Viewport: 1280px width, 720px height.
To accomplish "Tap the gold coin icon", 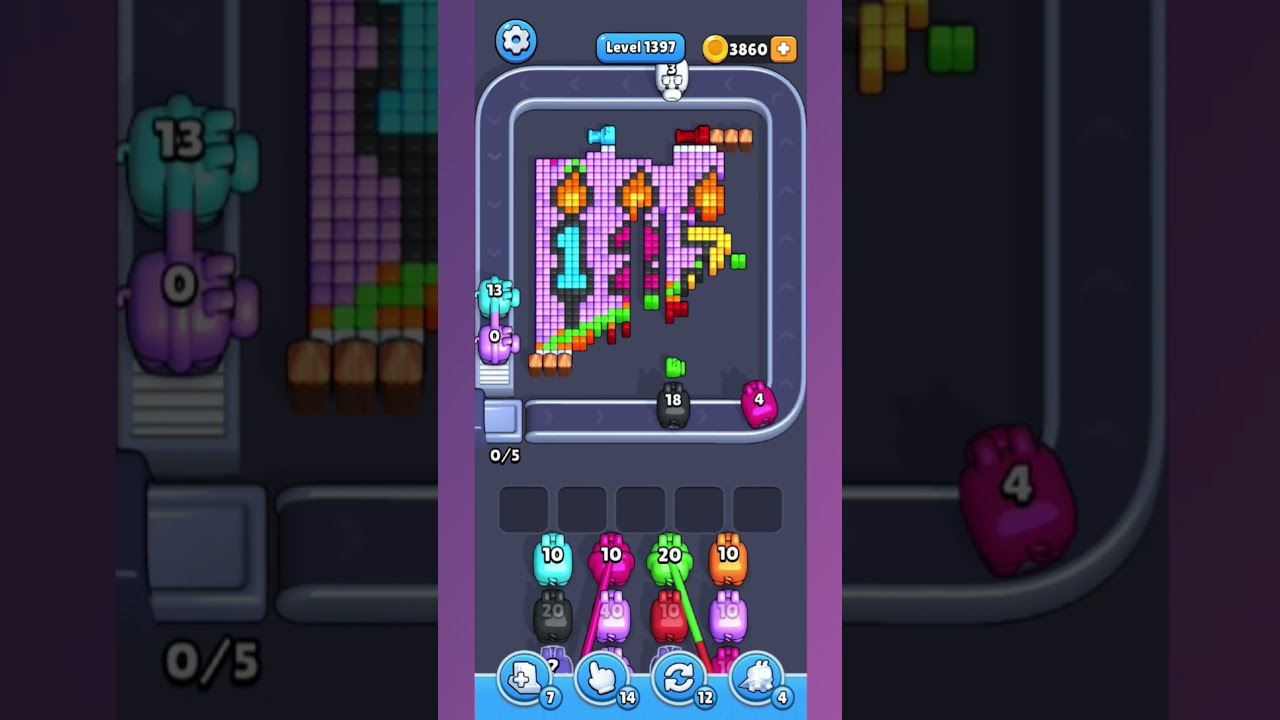I will tap(717, 48).
